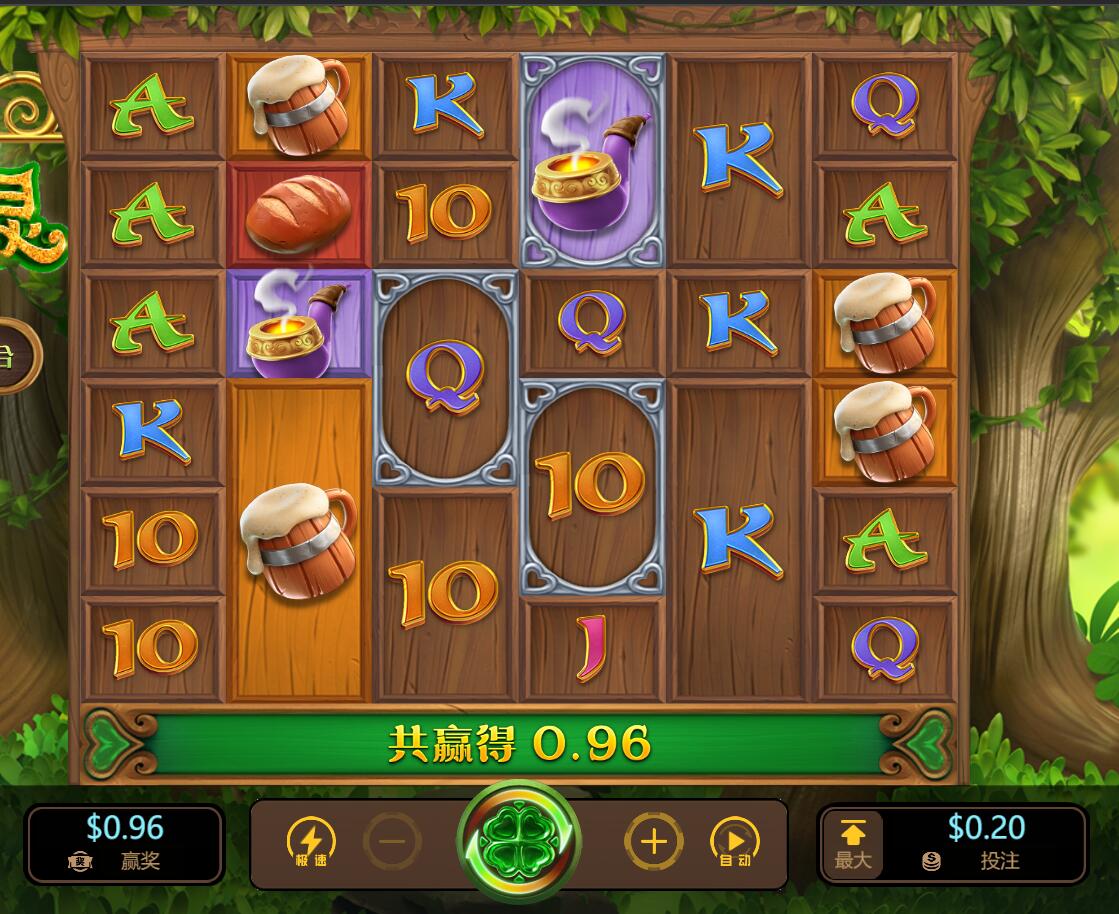Viewport: 1119px width, 914px height.
Task: Decrease the bet with the minus button
Action: pyautogui.click(x=392, y=842)
